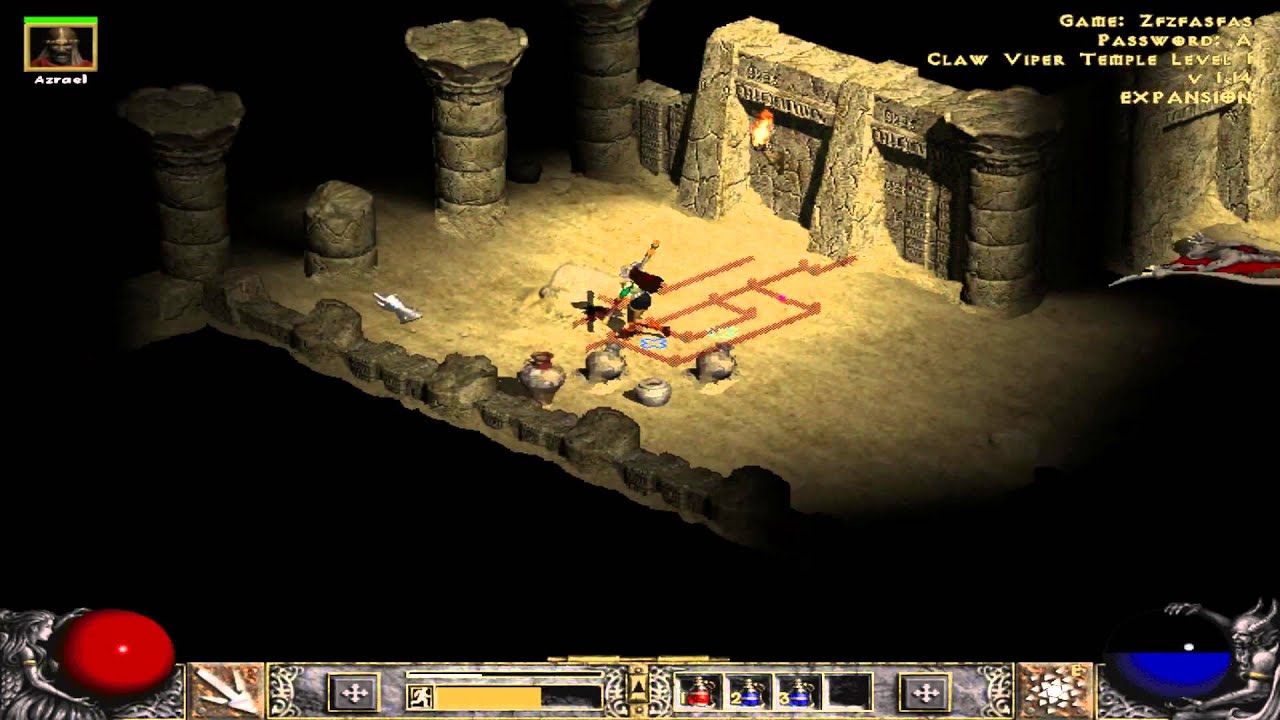The height and width of the screenshot is (720, 1280).
Task: Click the torch flame on the wall
Action: pyautogui.click(x=764, y=130)
